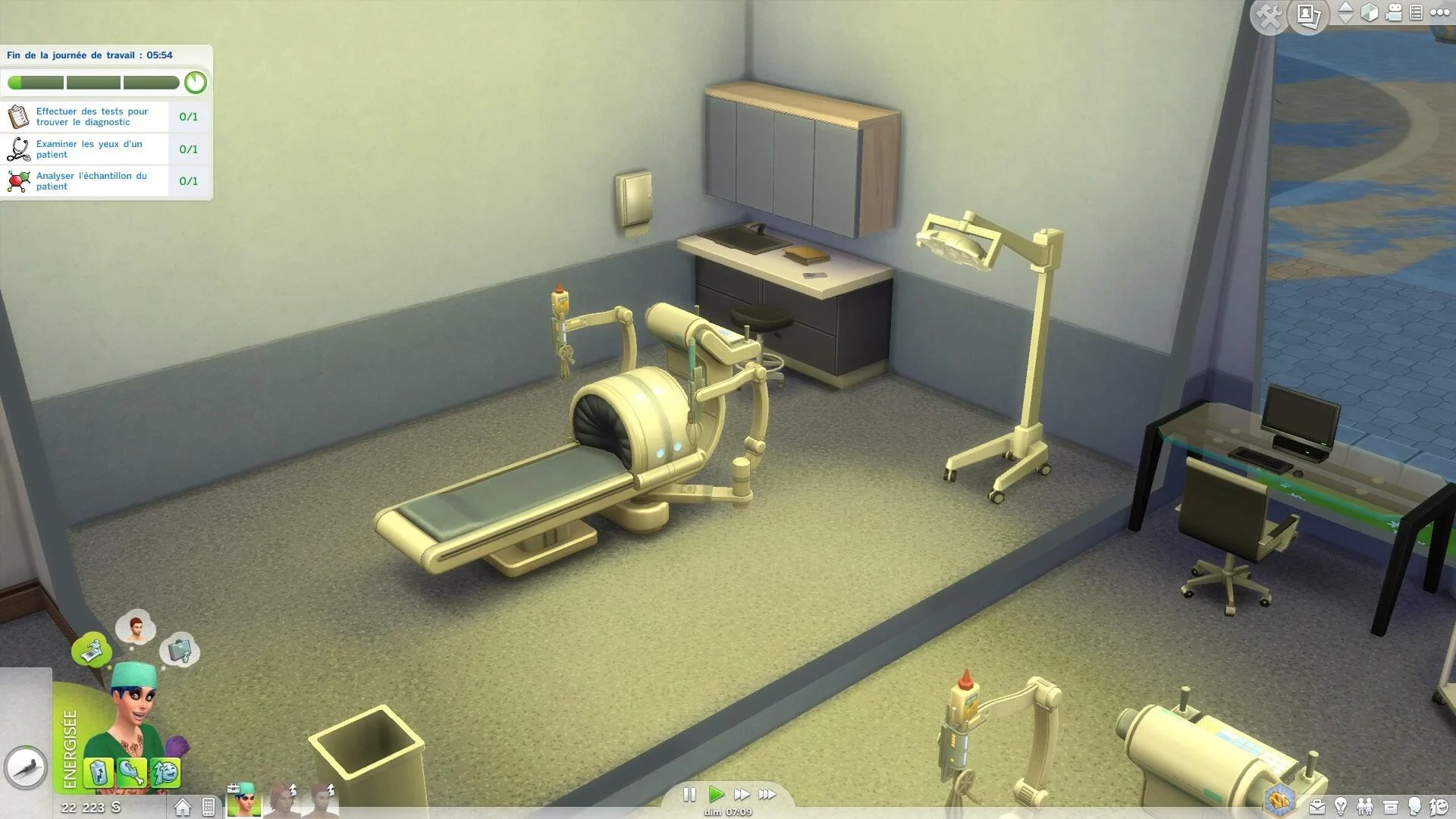Take a screenshot using the camera icon
The width and height of the screenshot is (1456, 819).
click(x=1307, y=15)
